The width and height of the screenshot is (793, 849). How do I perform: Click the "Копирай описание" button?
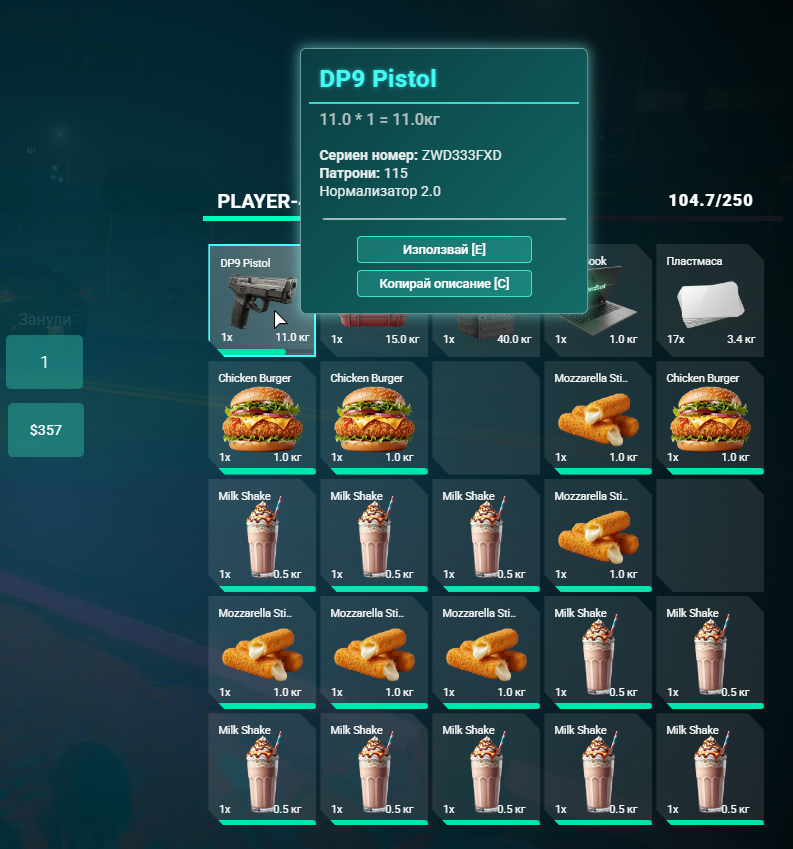(x=444, y=284)
